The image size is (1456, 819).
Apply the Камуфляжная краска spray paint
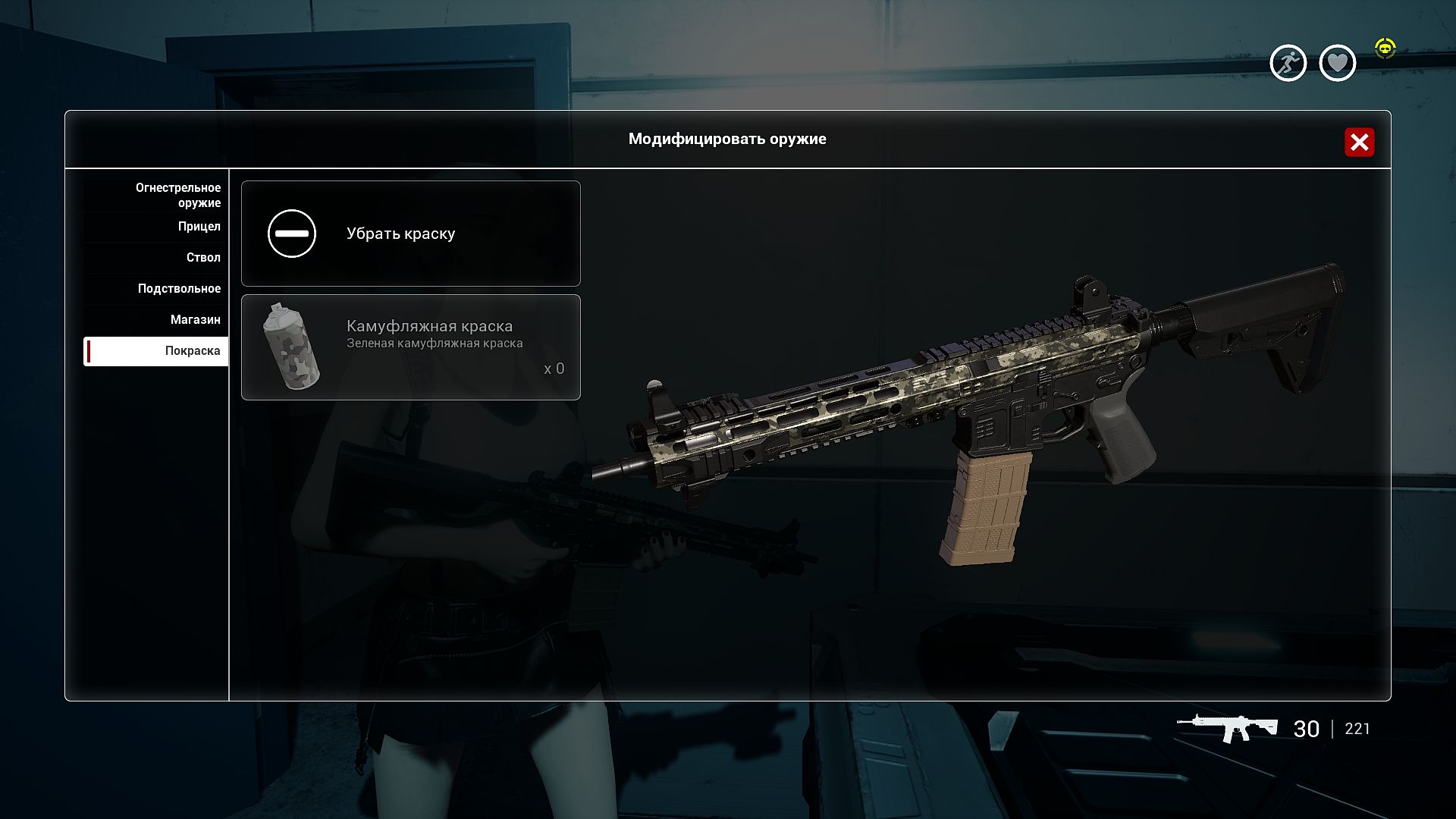(x=410, y=347)
